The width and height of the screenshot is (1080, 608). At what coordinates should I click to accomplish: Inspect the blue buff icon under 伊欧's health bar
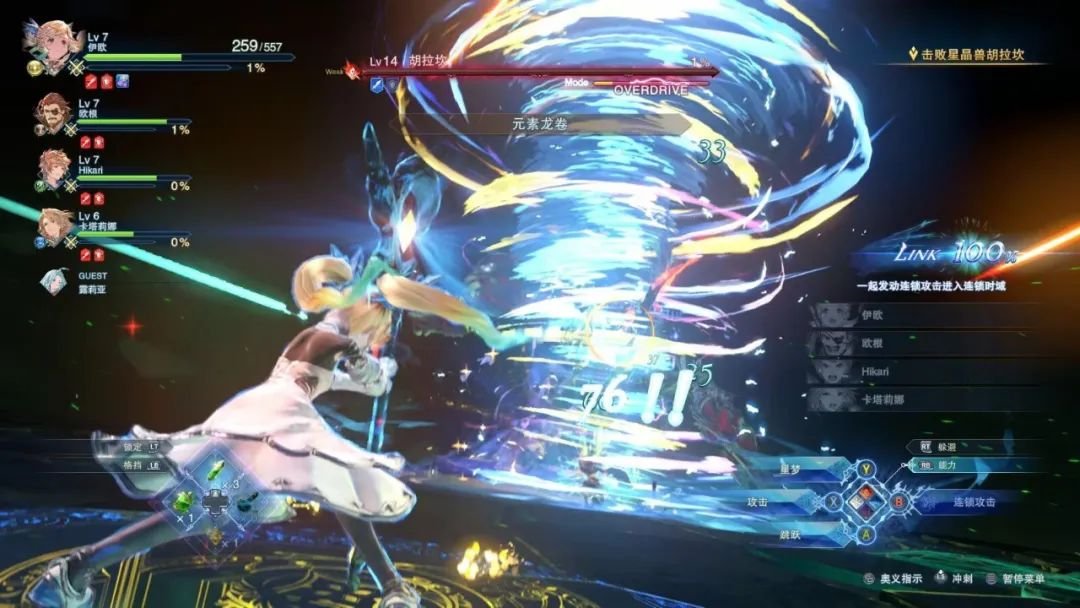[122, 81]
